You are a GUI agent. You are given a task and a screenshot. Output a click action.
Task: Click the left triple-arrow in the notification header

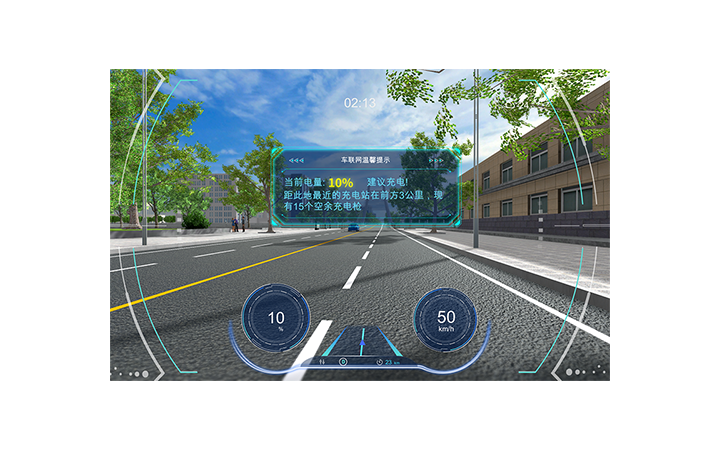tap(296, 160)
